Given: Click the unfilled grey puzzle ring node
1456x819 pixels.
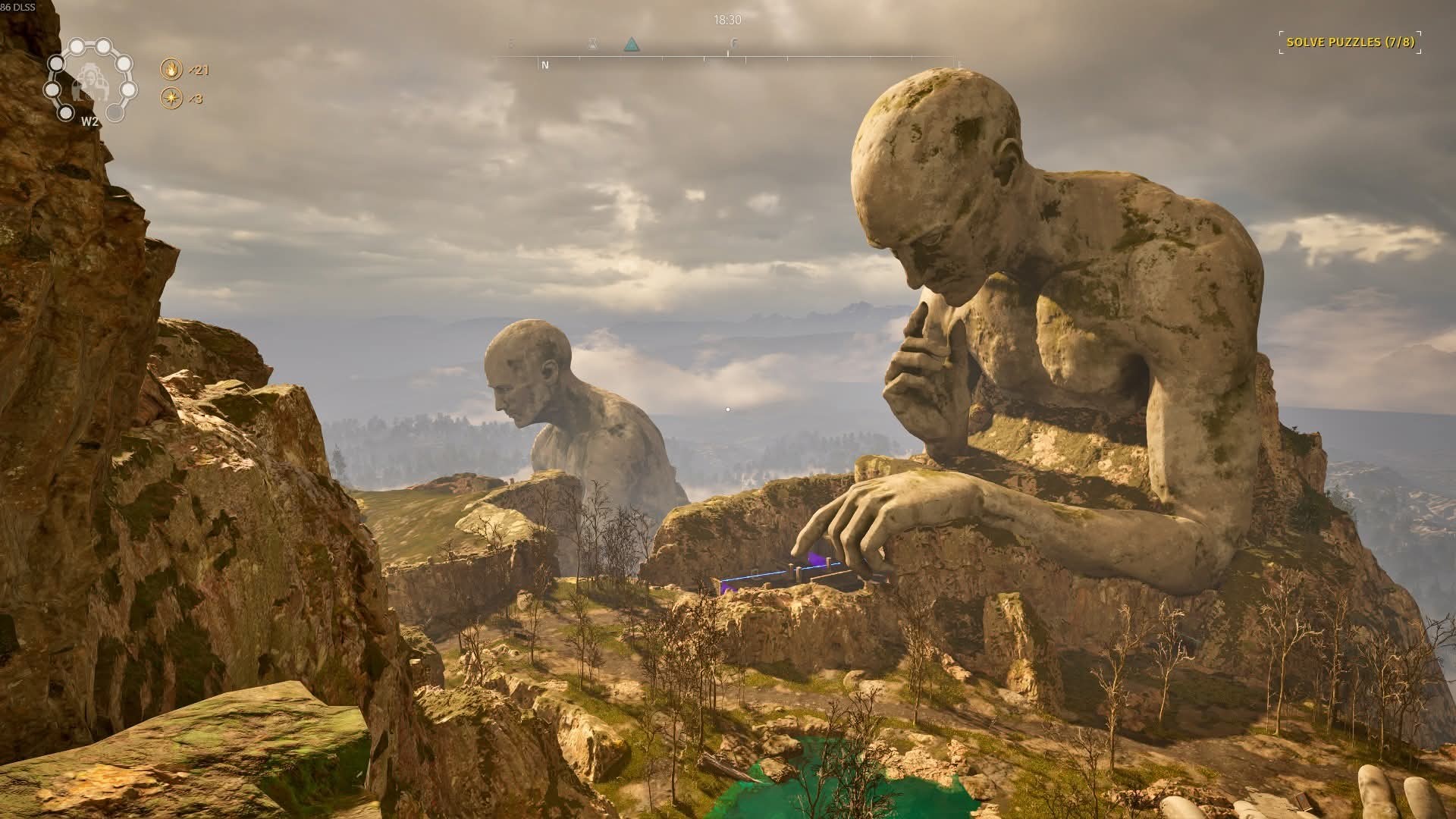Looking at the screenshot, I should tap(115, 113).
